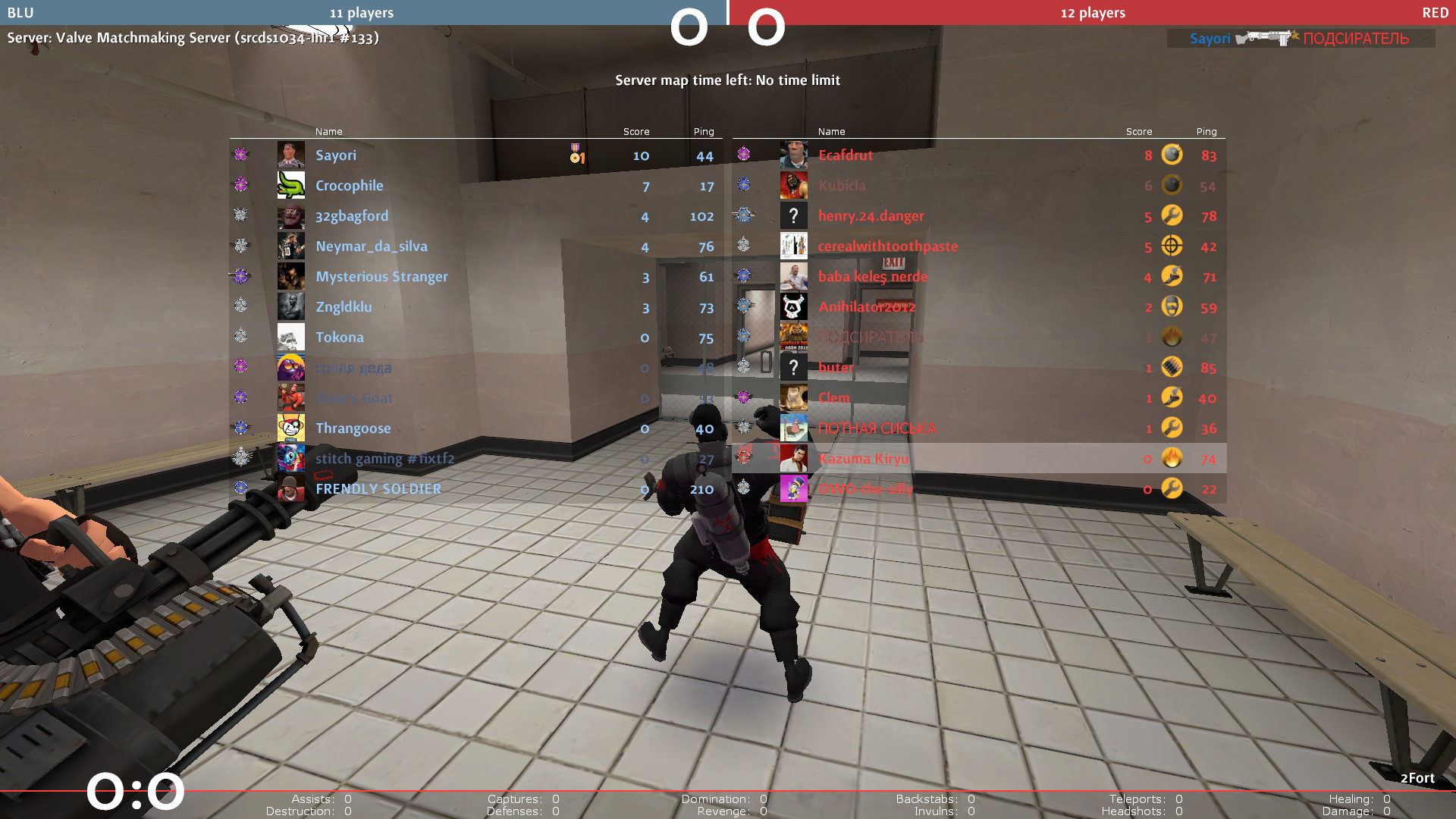This screenshot has width=1456, height=819.
Task: Click cerealwithtoothpaste's Sniper class icon
Action: [x=1171, y=246]
